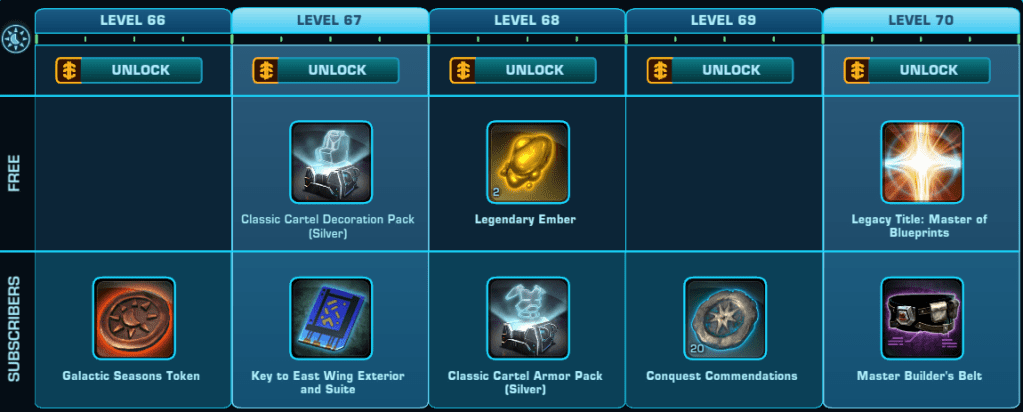Viewport: 1023px width, 412px height.
Task: Open the Level 68 header
Action: point(527,20)
